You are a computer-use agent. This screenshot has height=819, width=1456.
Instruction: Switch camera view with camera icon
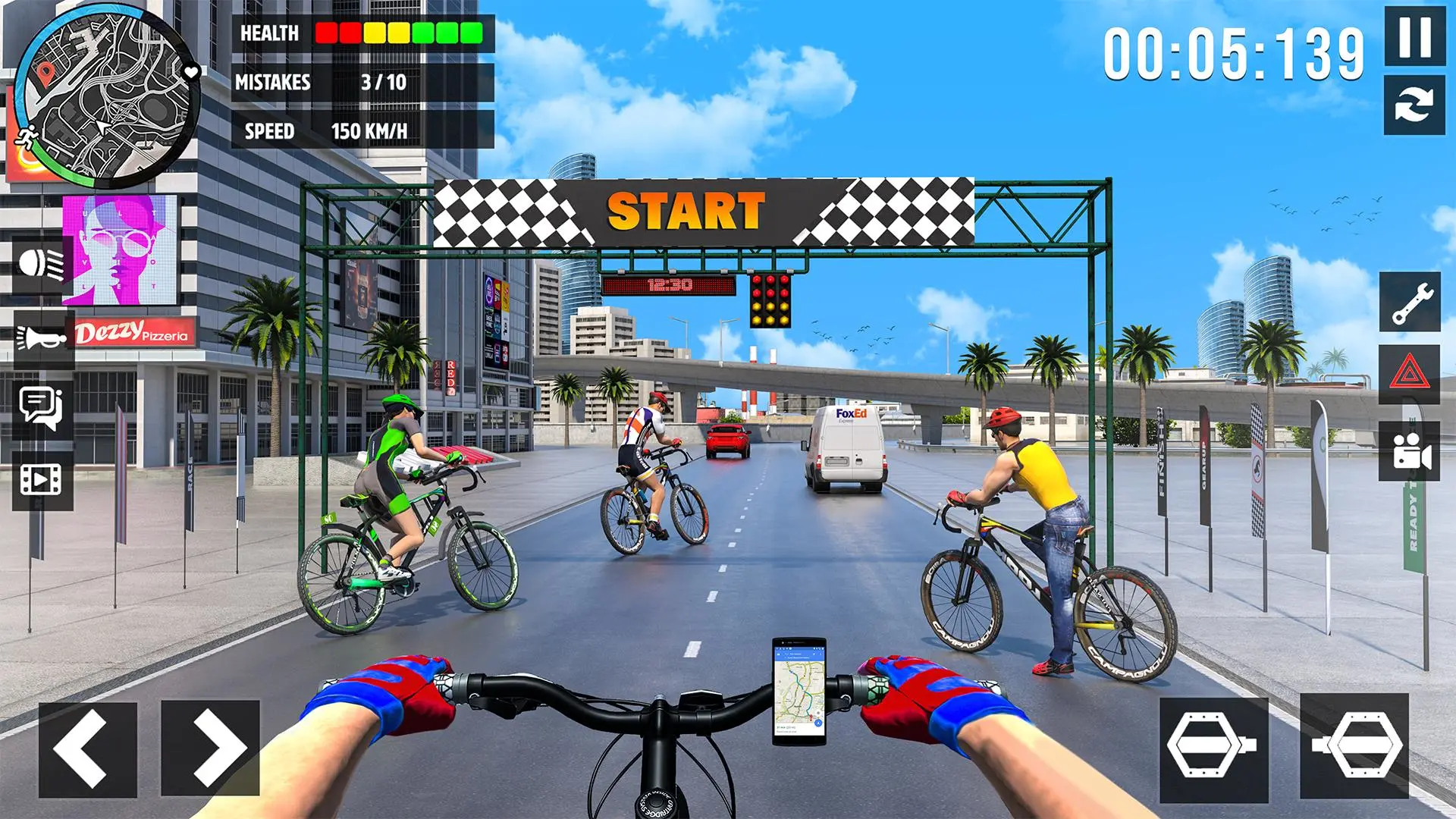(1410, 452)
